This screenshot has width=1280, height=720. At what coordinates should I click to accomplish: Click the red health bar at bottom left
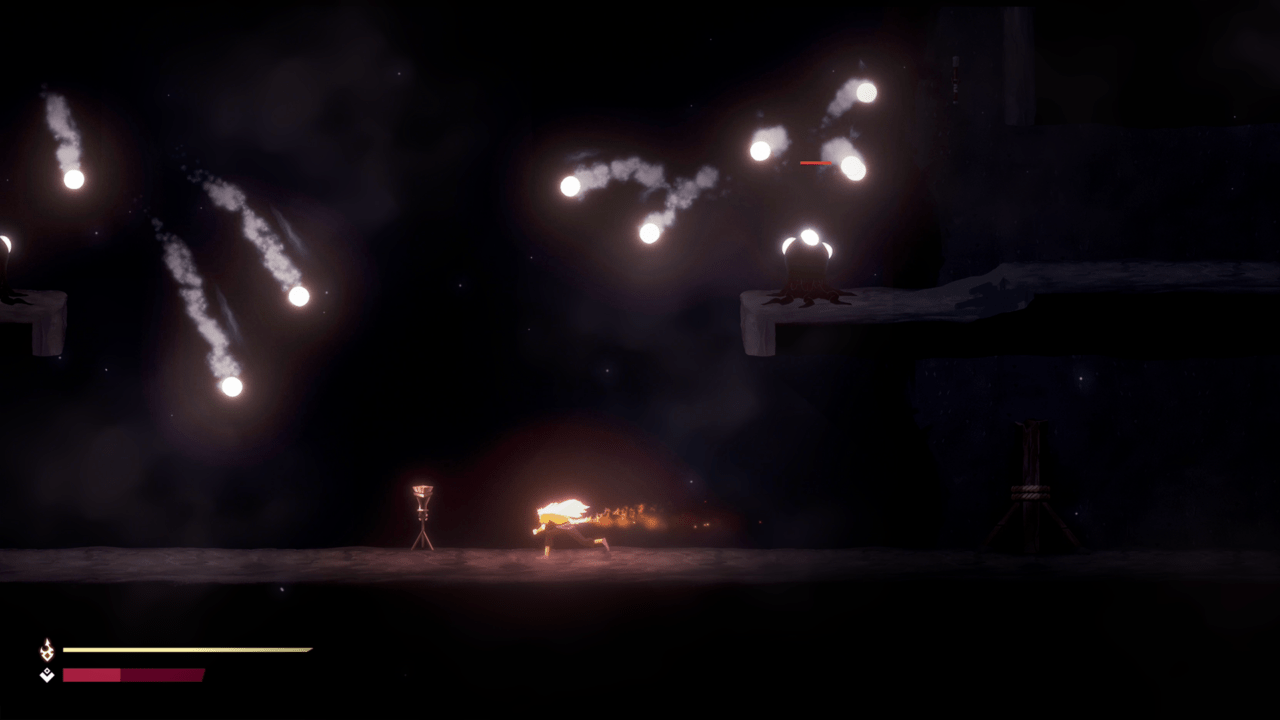tap(130, 673)
